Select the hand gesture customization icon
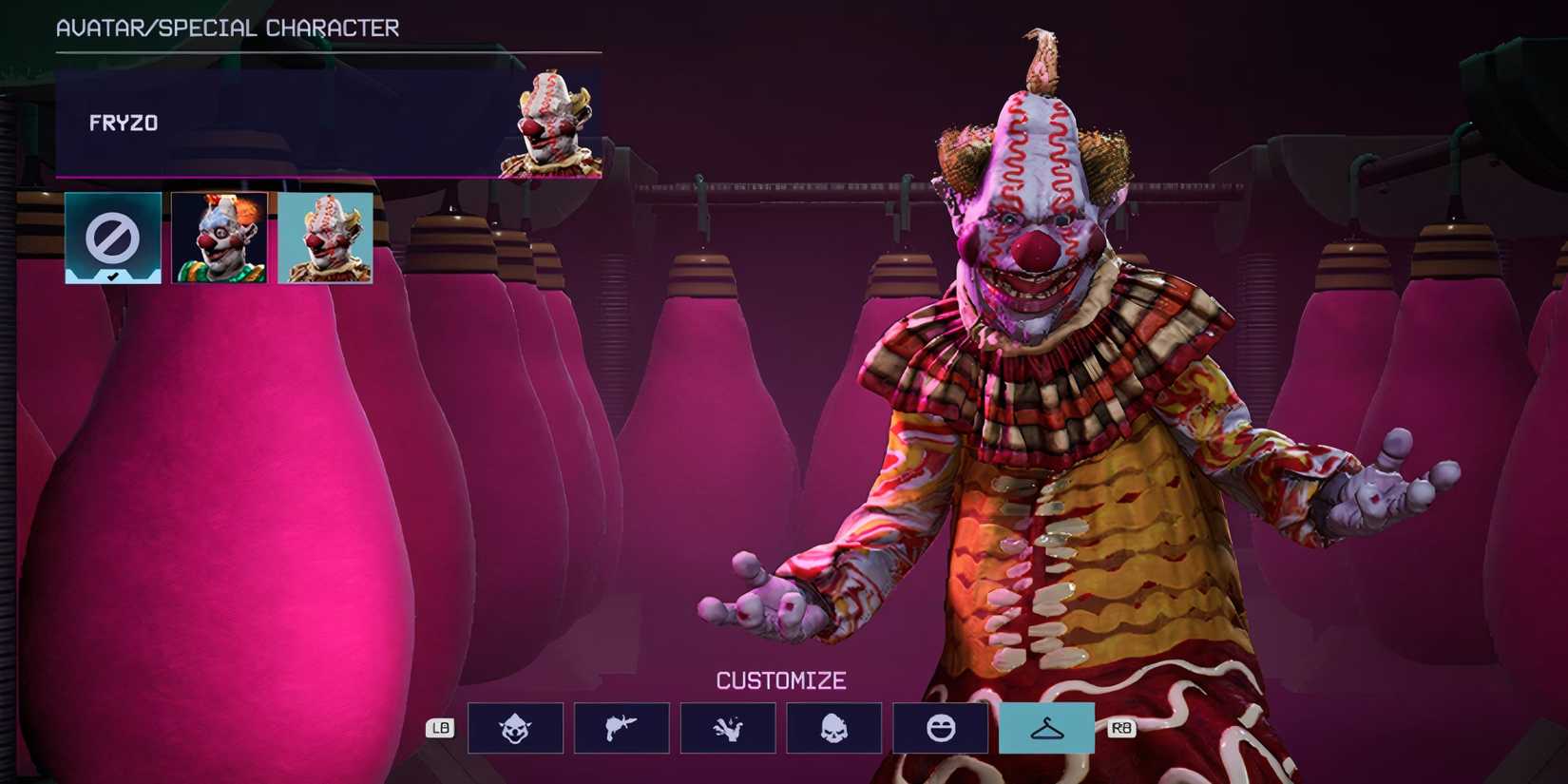This screenshot has height=784, width=1568. pos(728,727)
